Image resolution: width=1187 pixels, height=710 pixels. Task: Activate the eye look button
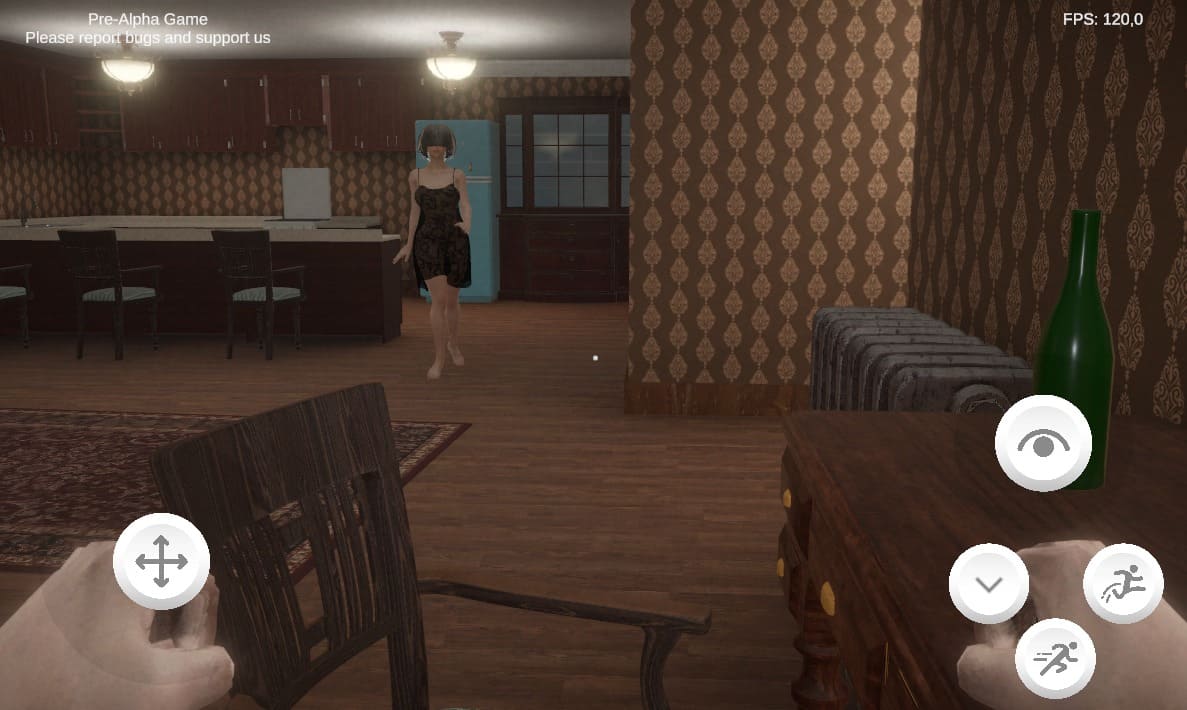coord(1043,443)
